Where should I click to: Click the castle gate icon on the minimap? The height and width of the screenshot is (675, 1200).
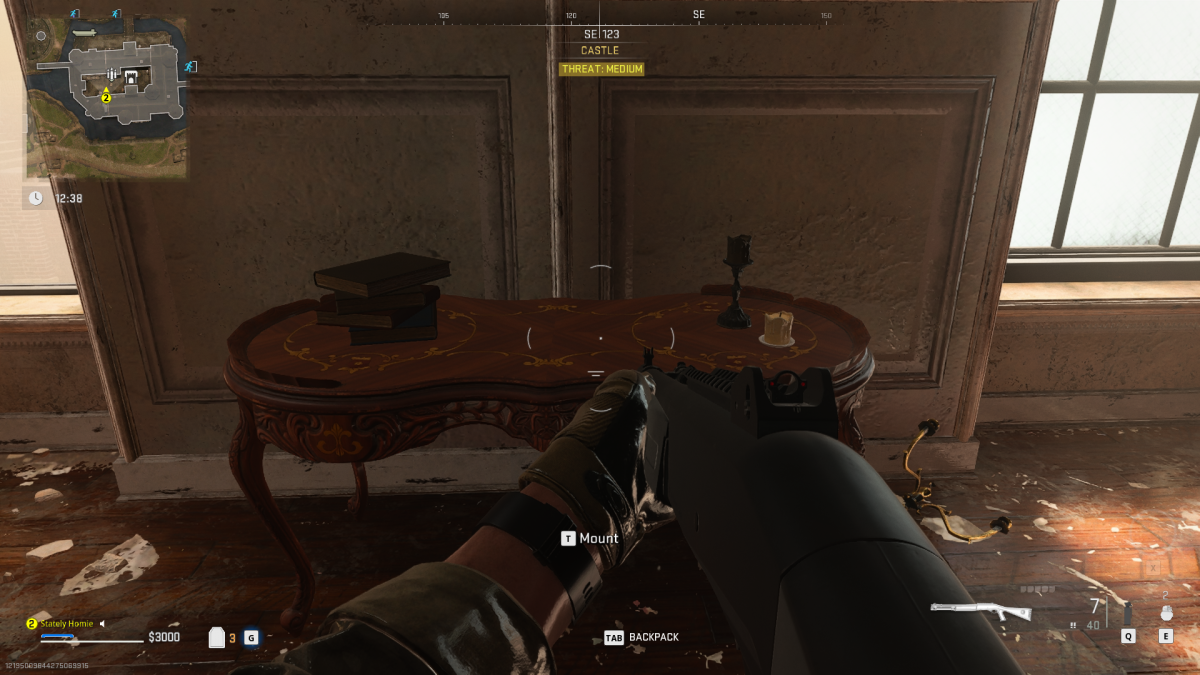pos(129,75)
